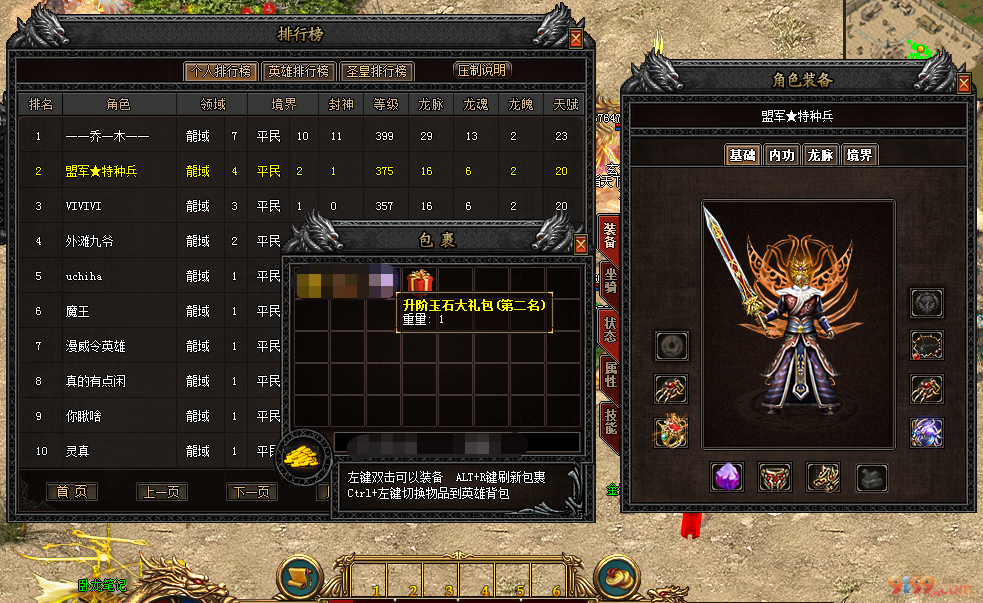
Task: Close the 角色装备 equipment window
Action: [963, 84]
